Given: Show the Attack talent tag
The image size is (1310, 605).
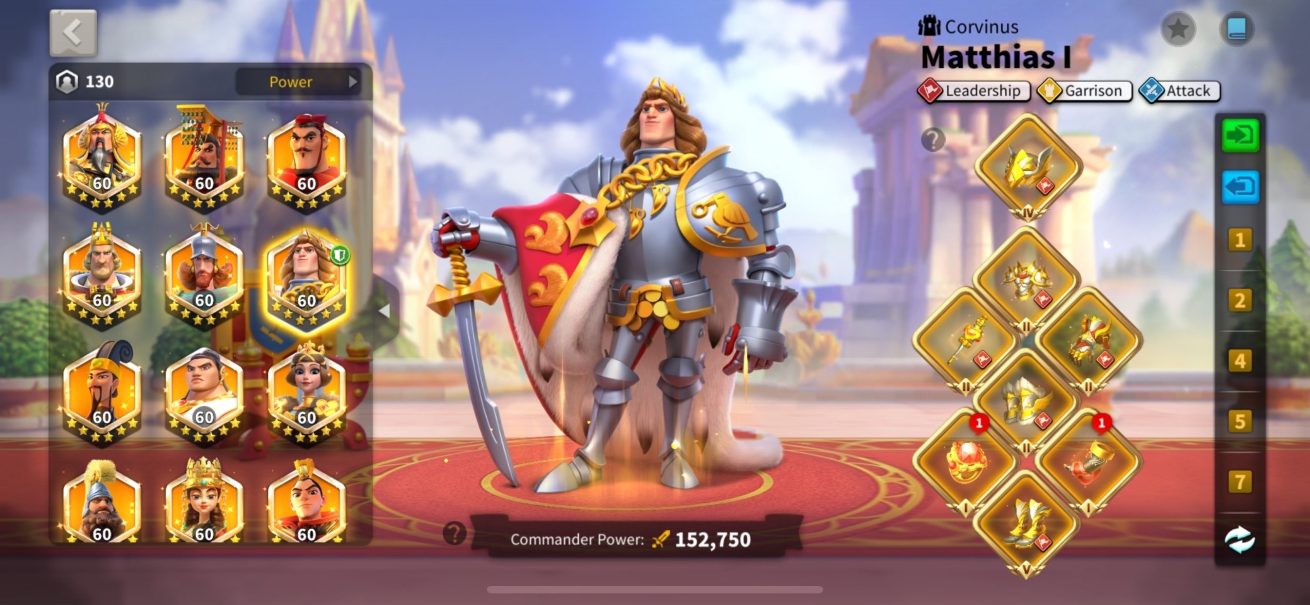Looking at the screenshot, I should pos(1179,91).
